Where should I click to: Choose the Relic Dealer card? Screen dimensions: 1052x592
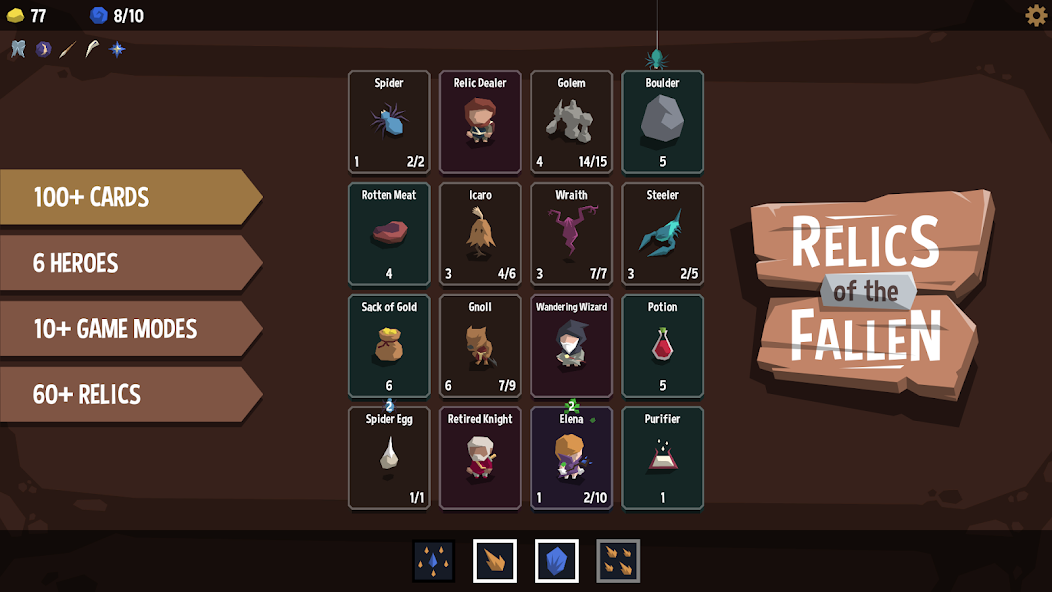tap(480, 122)
